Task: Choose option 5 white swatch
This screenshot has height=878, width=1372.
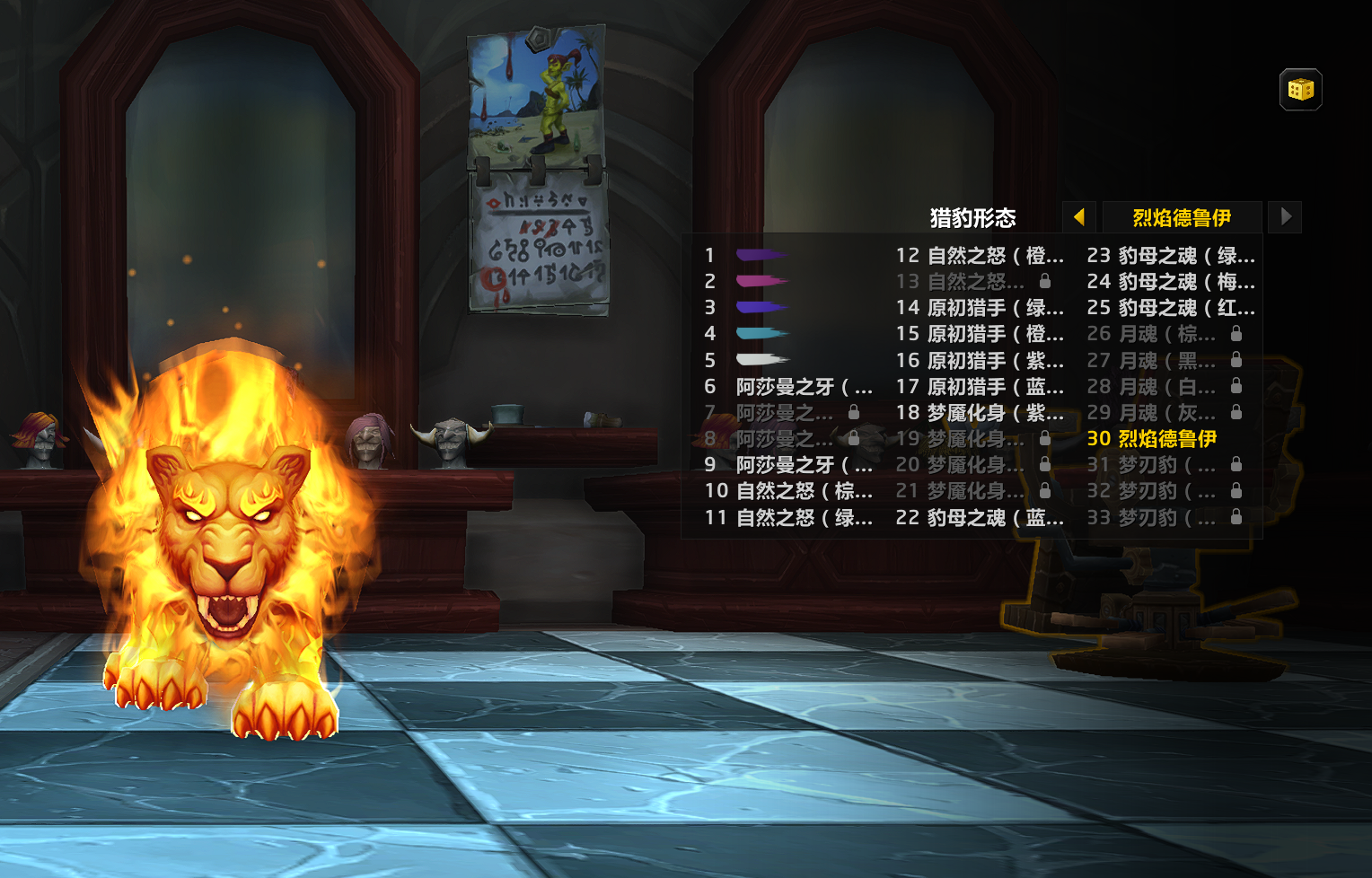Action: coord(761,360)
